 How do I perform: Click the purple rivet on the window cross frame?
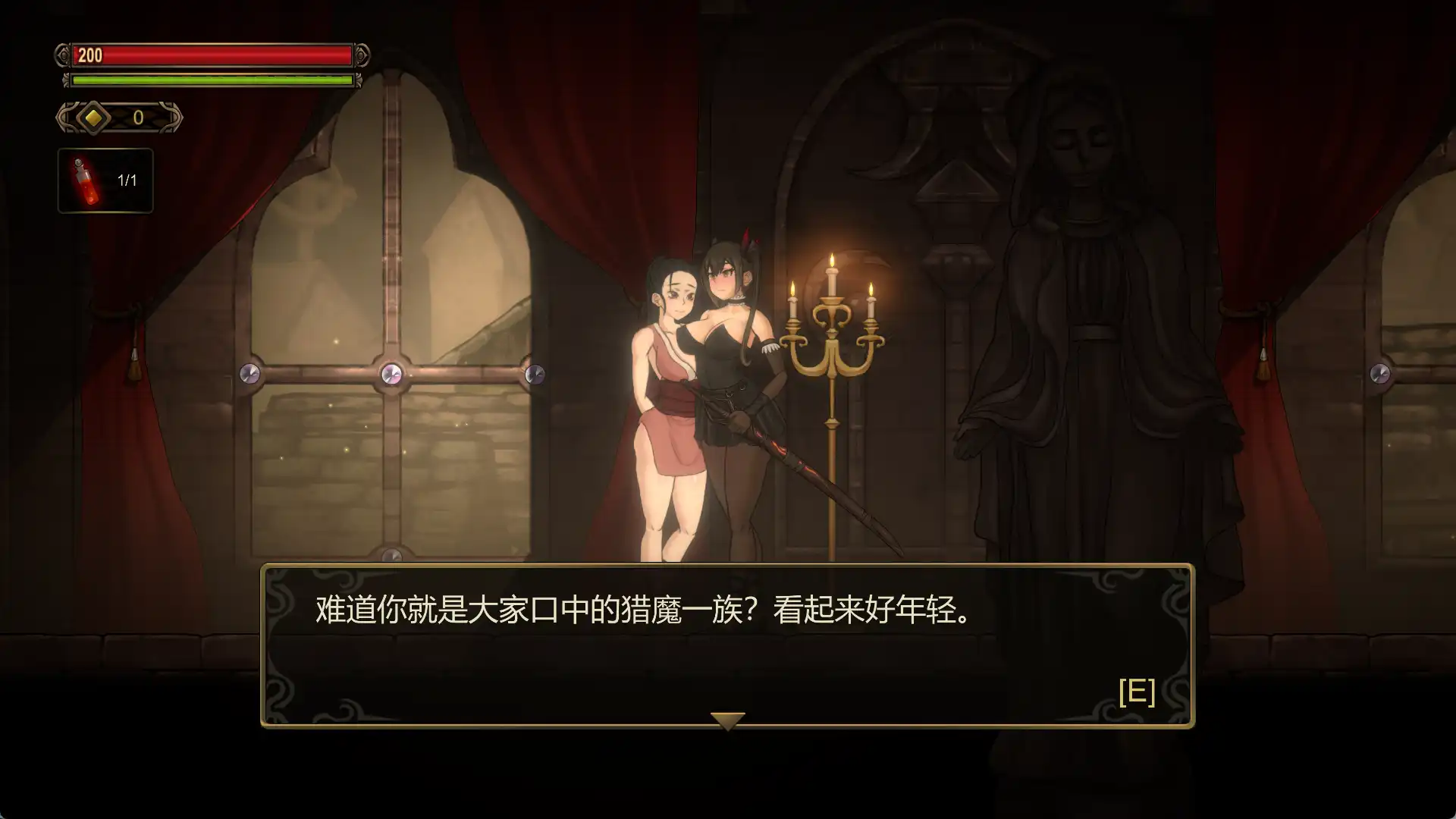(x=391, y=373)
